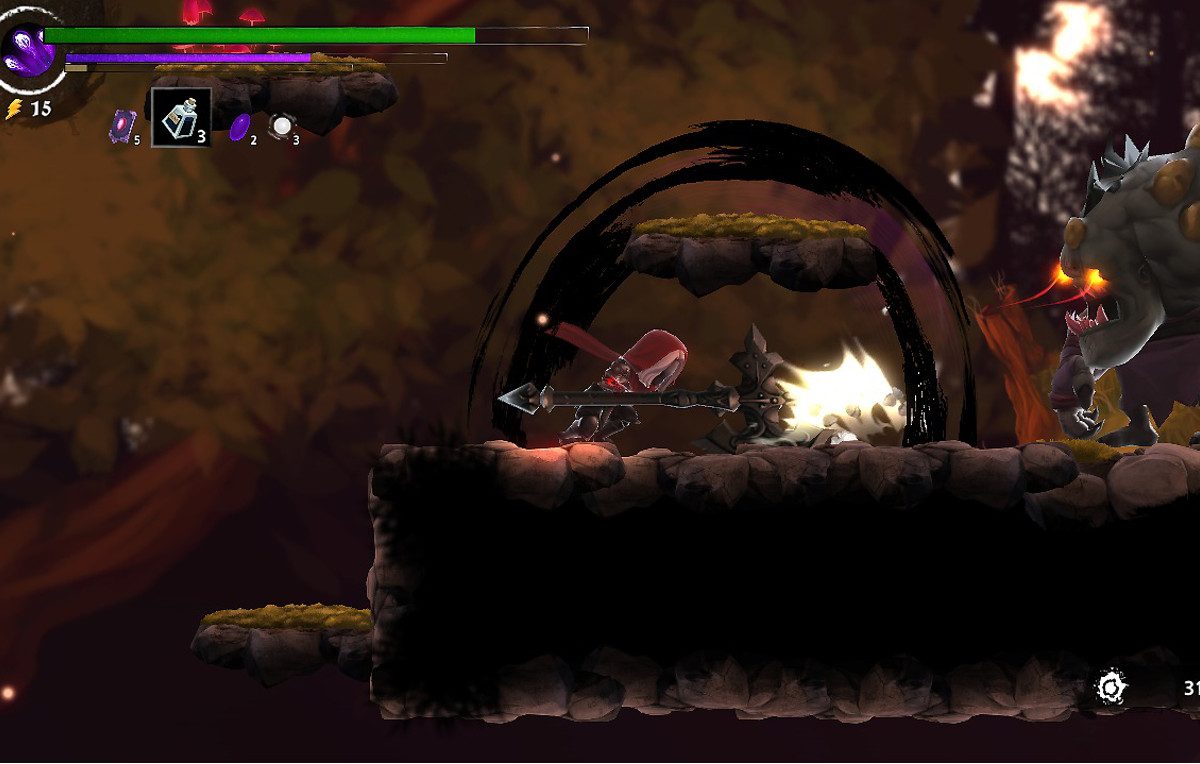
Task: Select the white orb item
Action: click(x=282, y=126)
